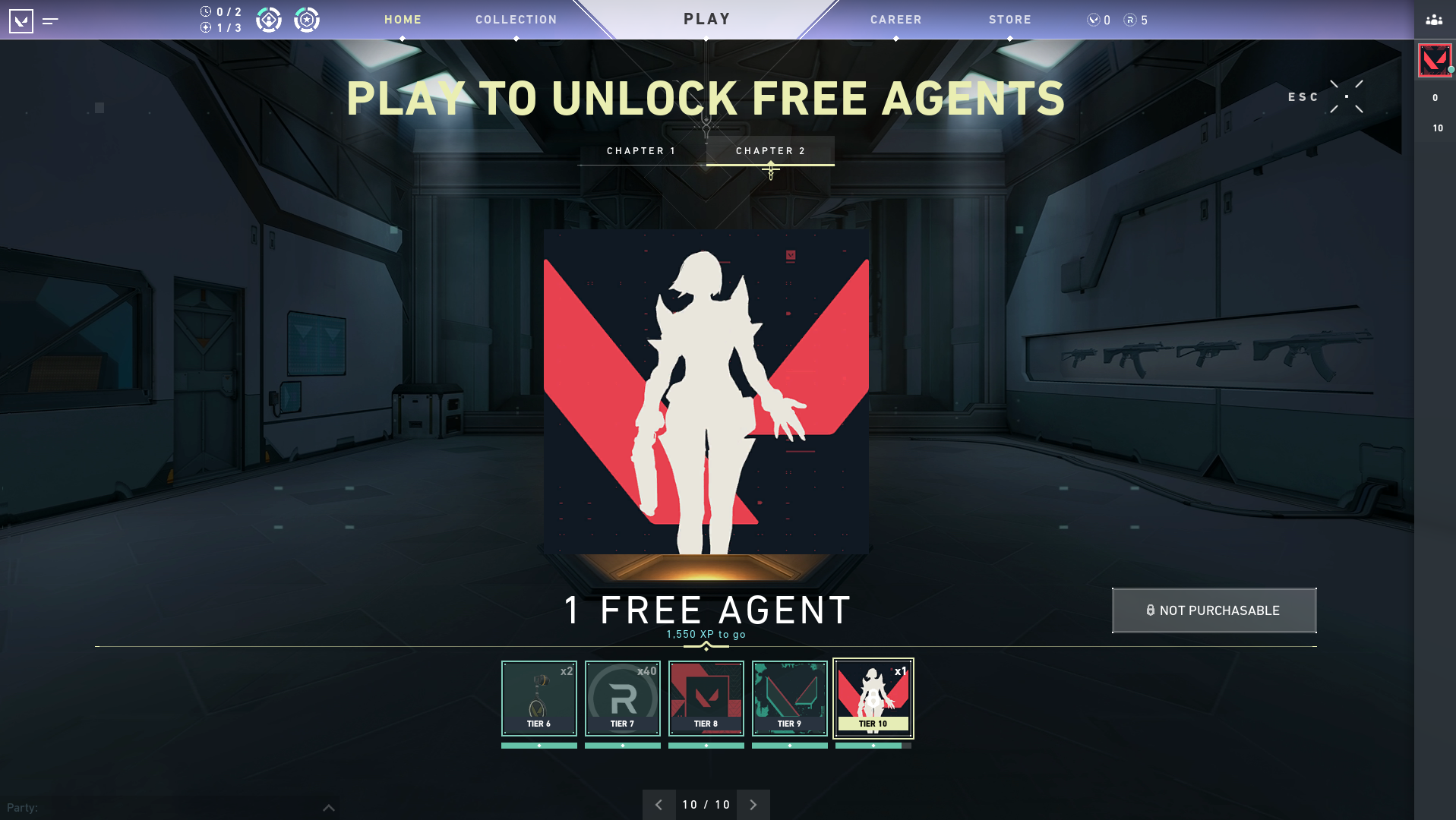Choose the Tier 7 Radianite reward
The width and height of the screenshot is (1456, 820).
623,699
